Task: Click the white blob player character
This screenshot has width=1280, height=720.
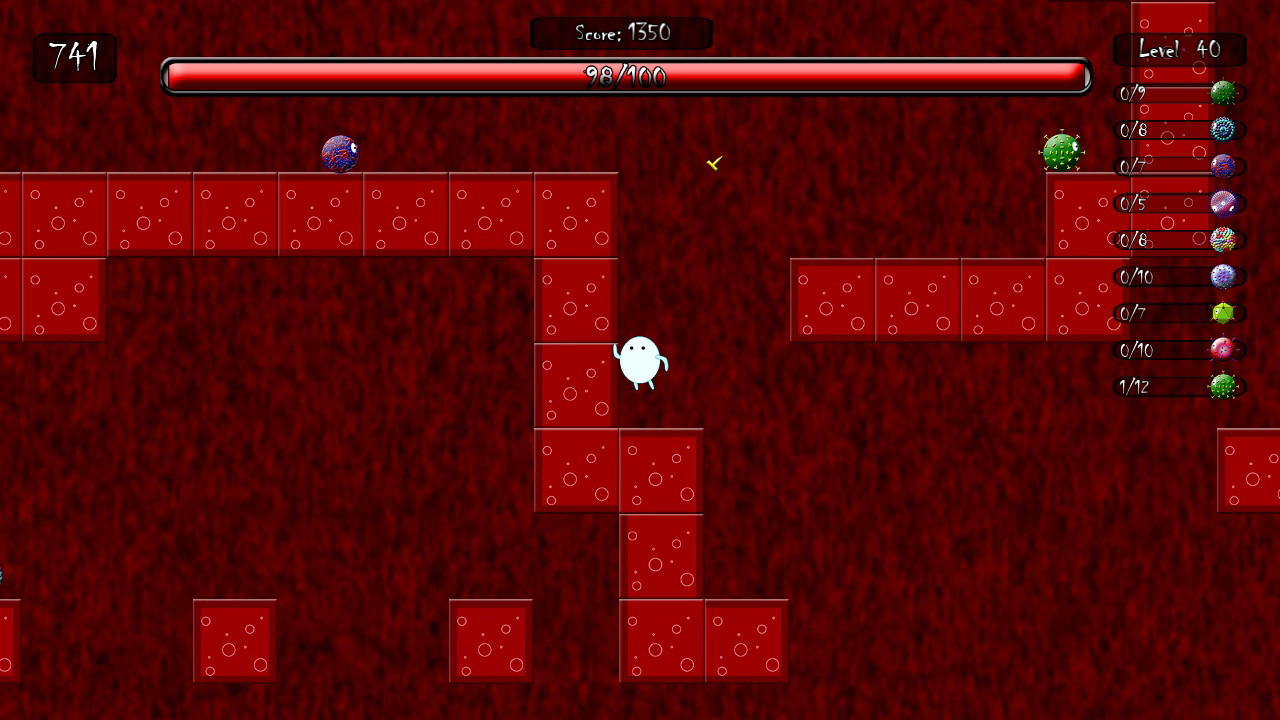Action: 641,362
